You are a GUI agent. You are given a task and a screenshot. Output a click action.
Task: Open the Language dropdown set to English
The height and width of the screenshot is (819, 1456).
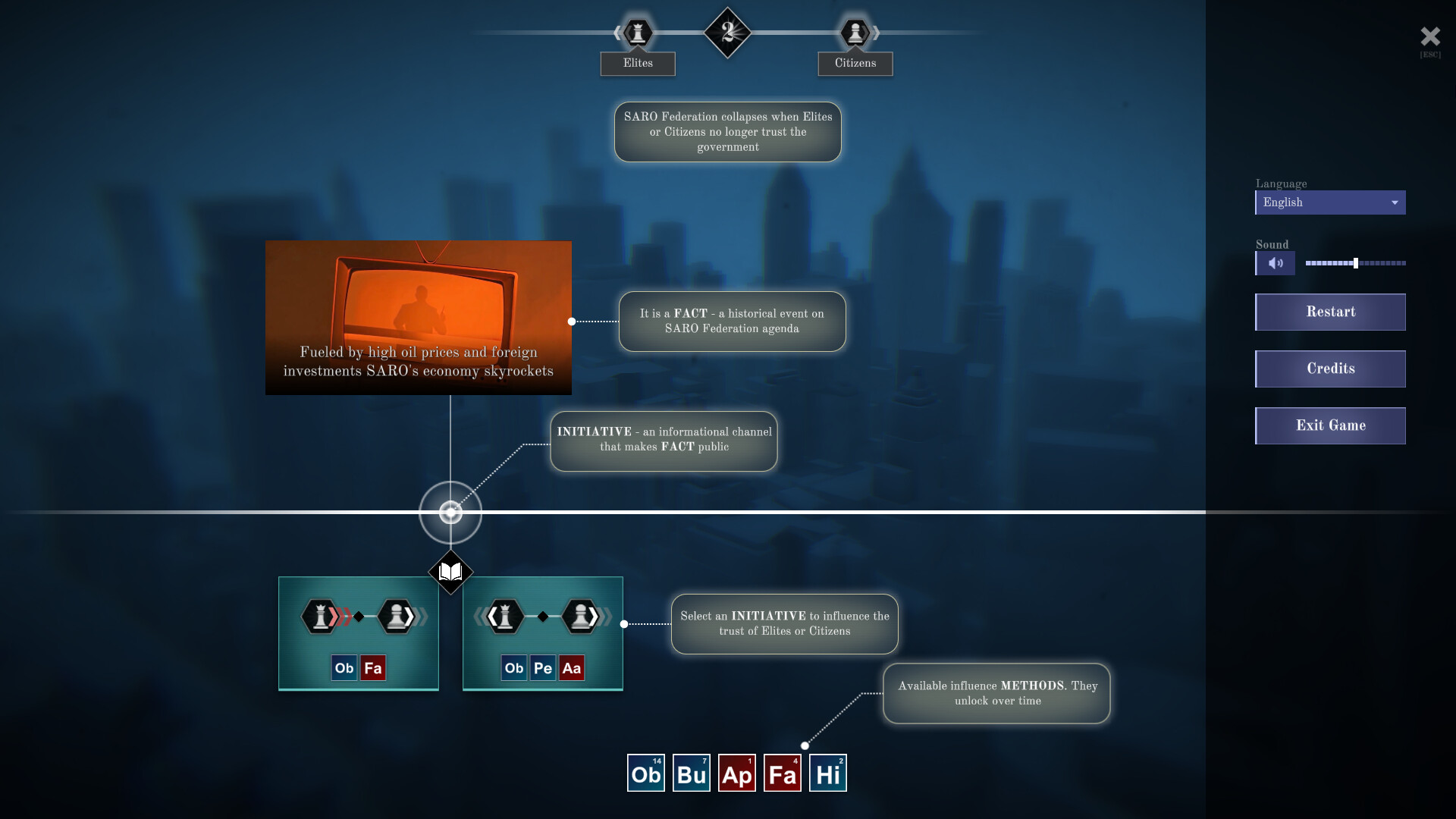pos(1330,202)
